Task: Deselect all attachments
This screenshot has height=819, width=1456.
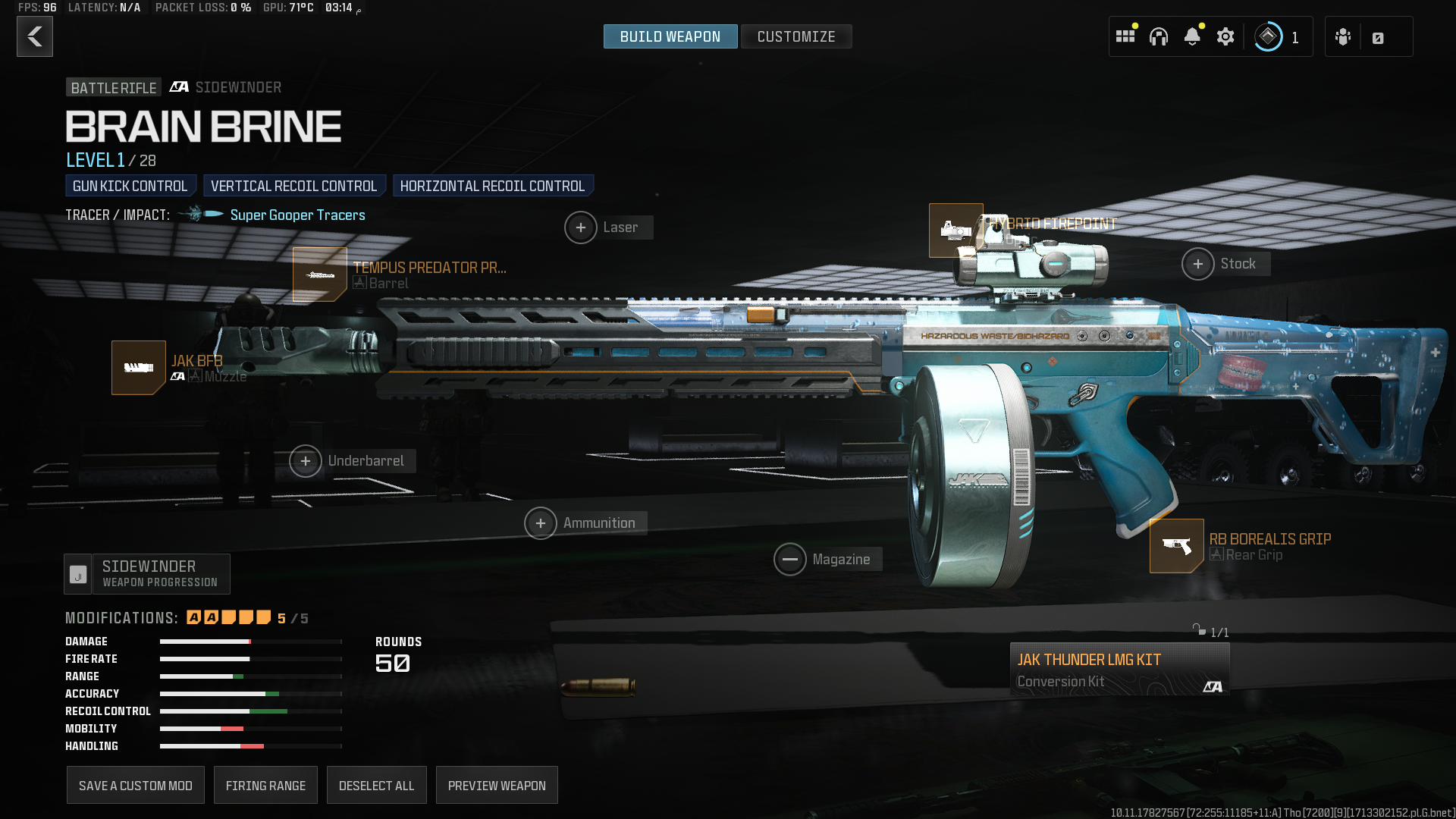Action: click(376, 786)
